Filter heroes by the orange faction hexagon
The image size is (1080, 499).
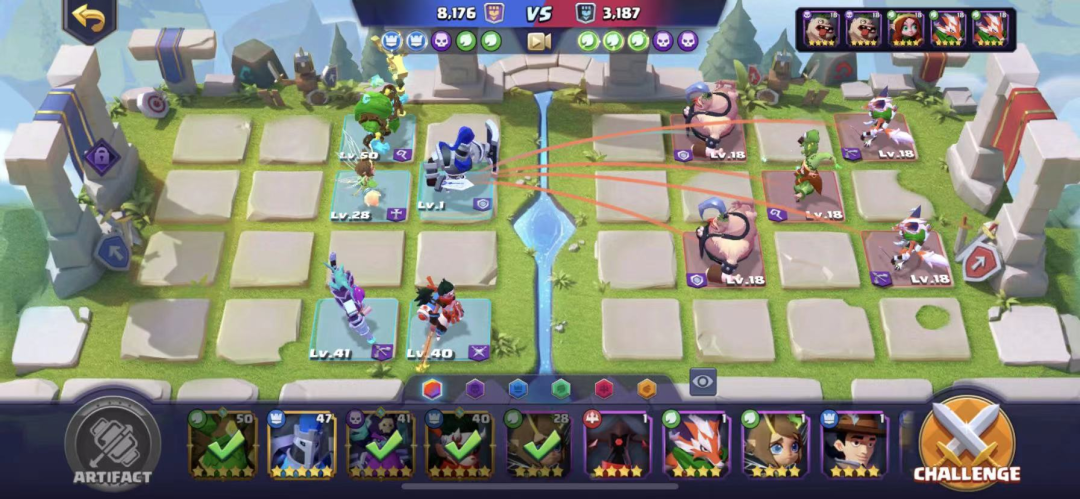tap(646, 389)
